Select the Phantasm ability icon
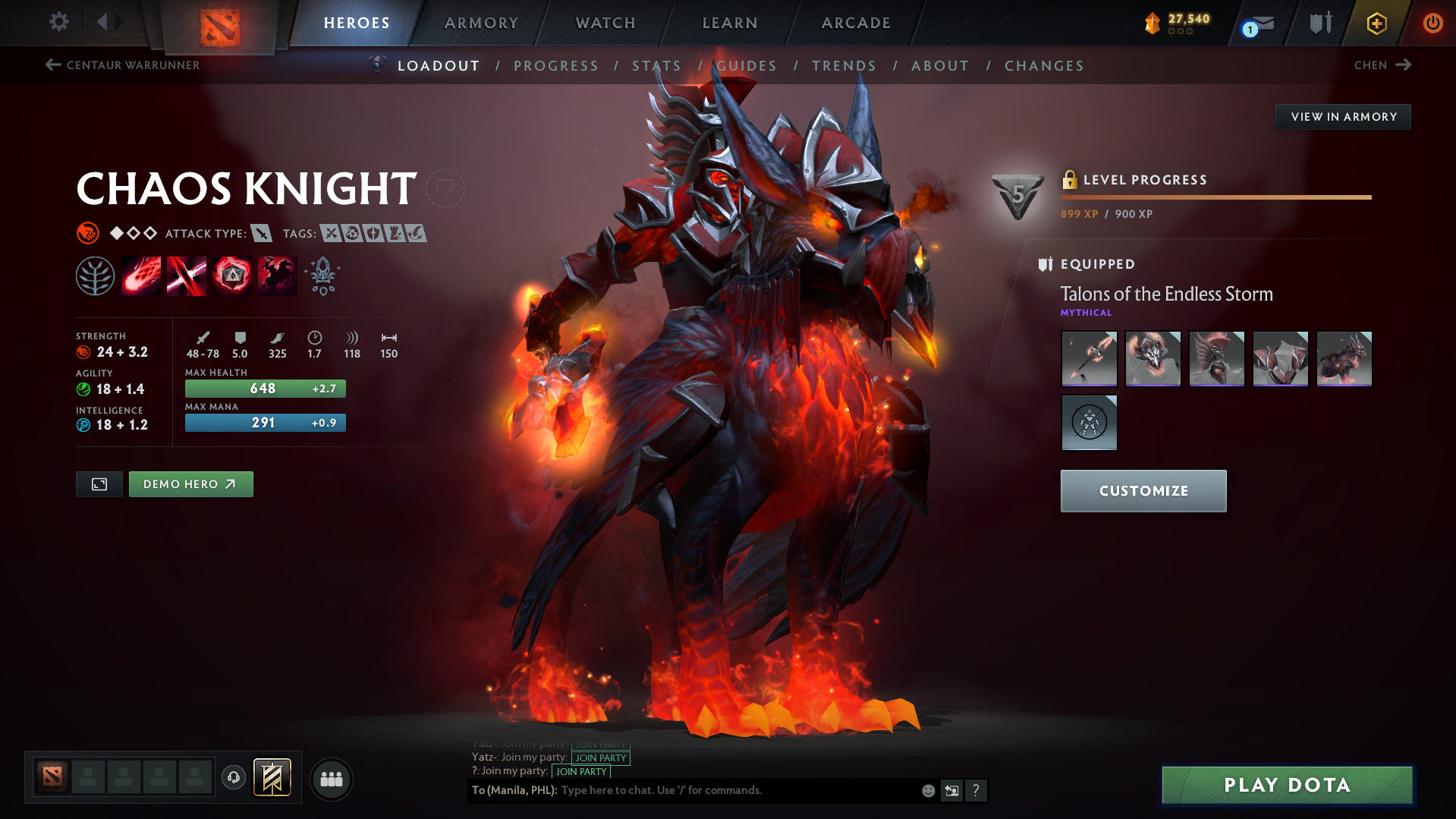1456x819 pixels. [277, 275]
